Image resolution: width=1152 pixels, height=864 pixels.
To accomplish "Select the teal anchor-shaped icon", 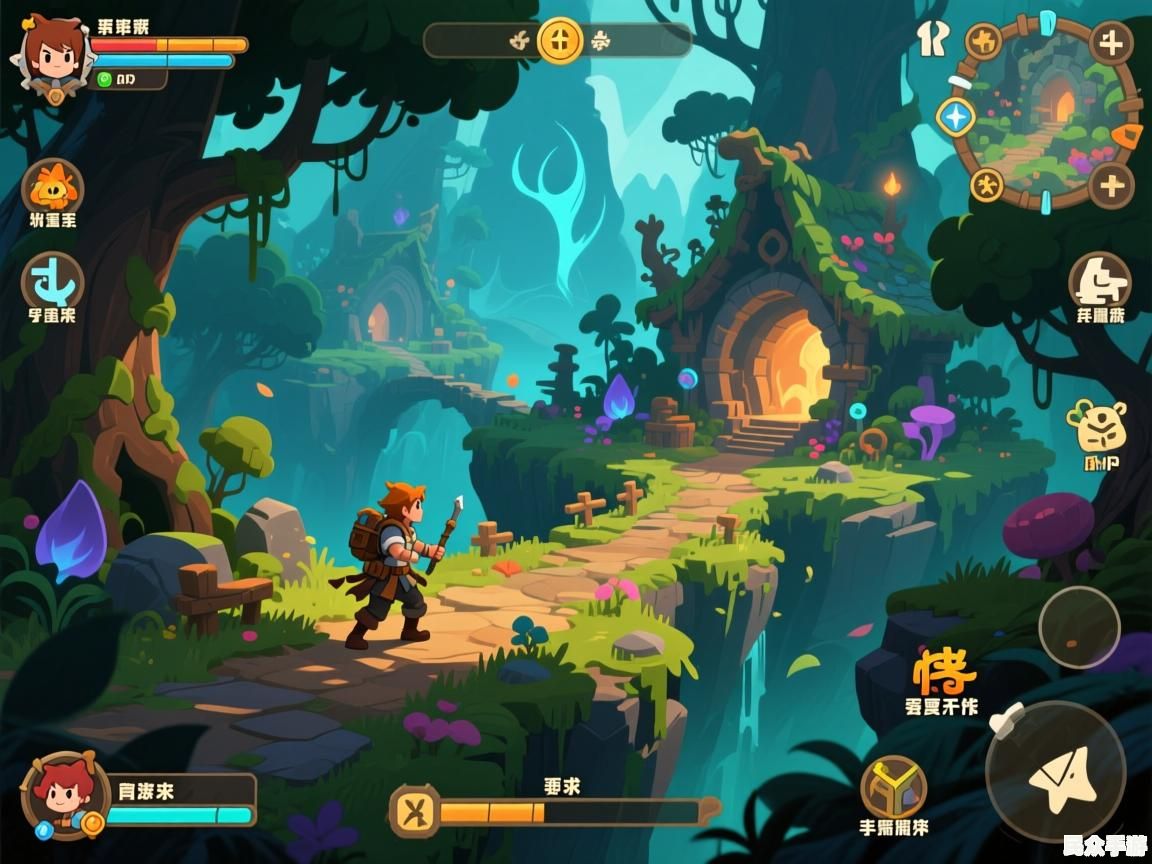I will click(x=52, y=281).
